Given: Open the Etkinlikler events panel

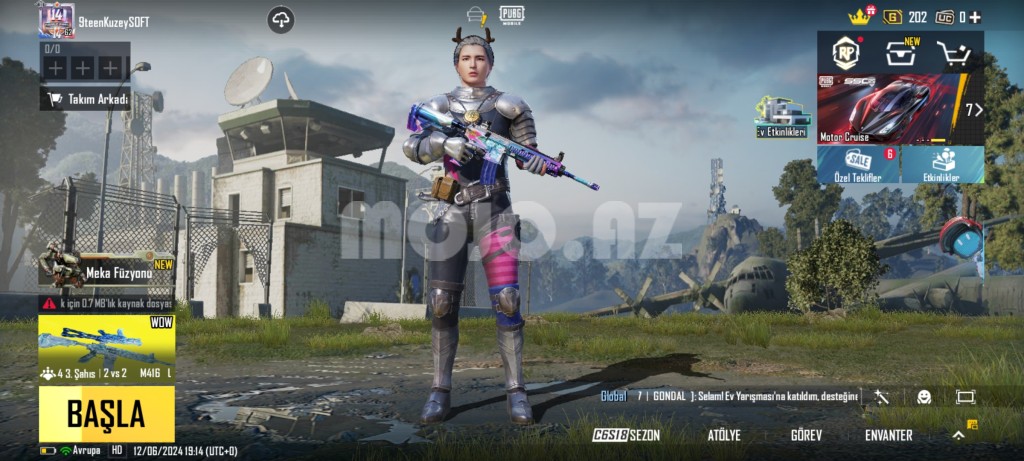Looking at the screenshot, I should [942, 165].
